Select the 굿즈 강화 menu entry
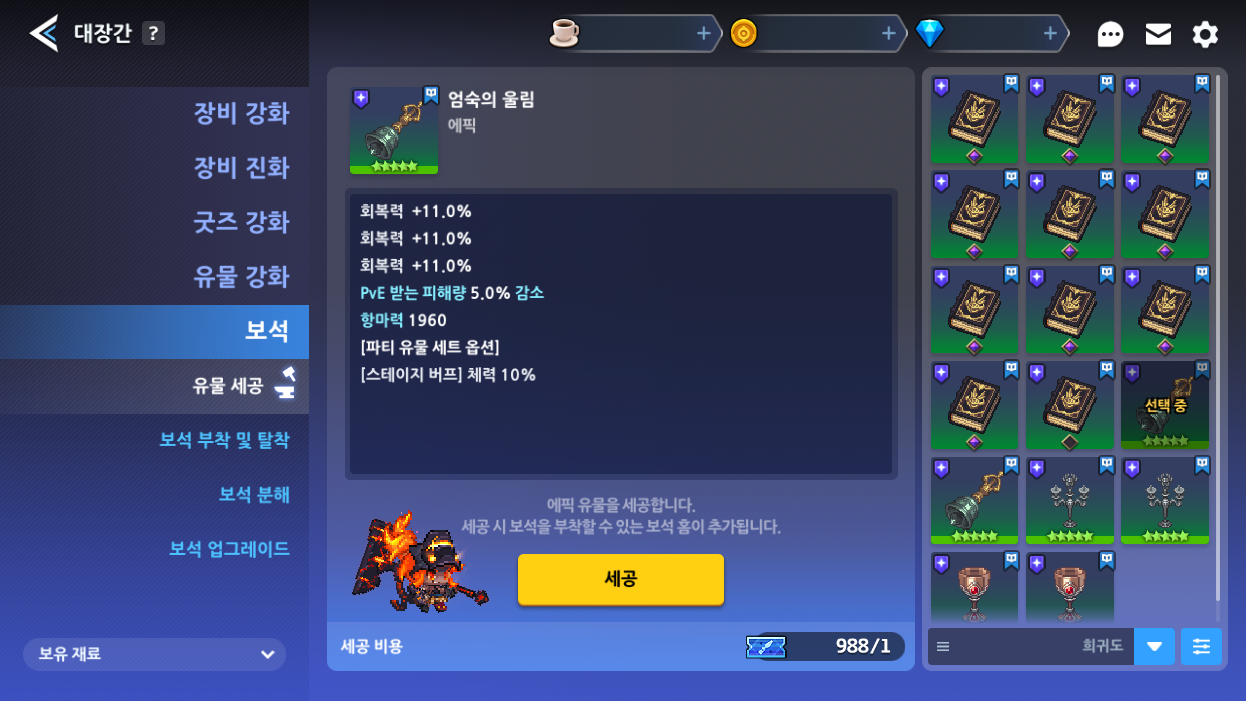 click(240, 222)
